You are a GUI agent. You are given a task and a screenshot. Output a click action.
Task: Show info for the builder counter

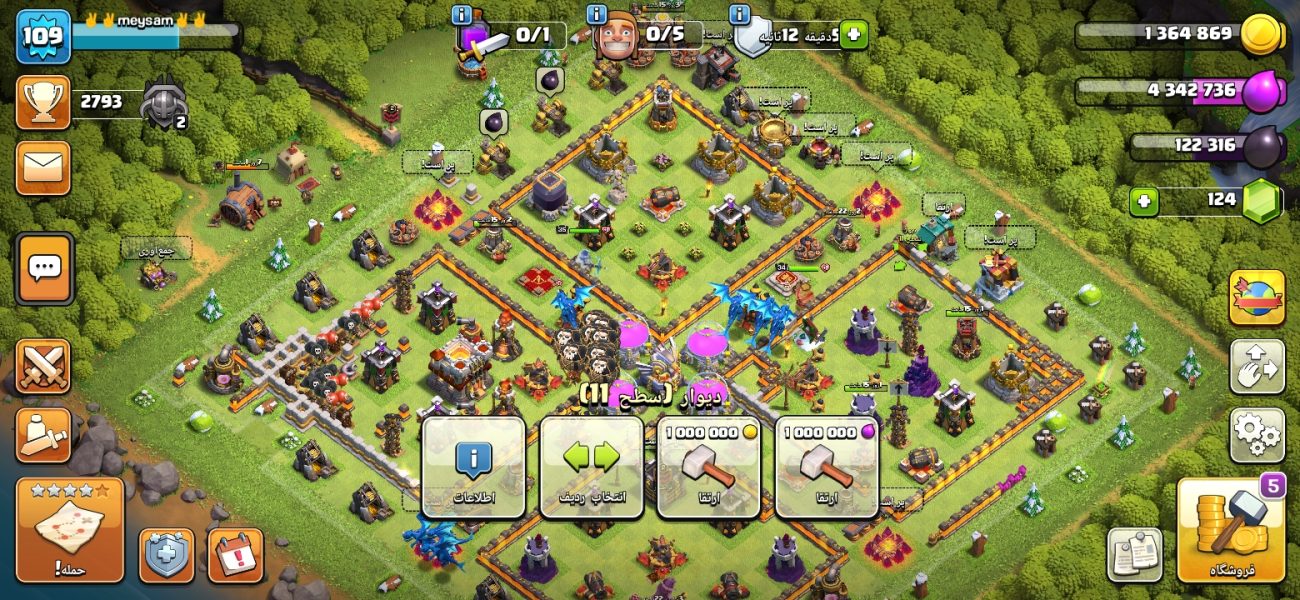pos(597,14)
